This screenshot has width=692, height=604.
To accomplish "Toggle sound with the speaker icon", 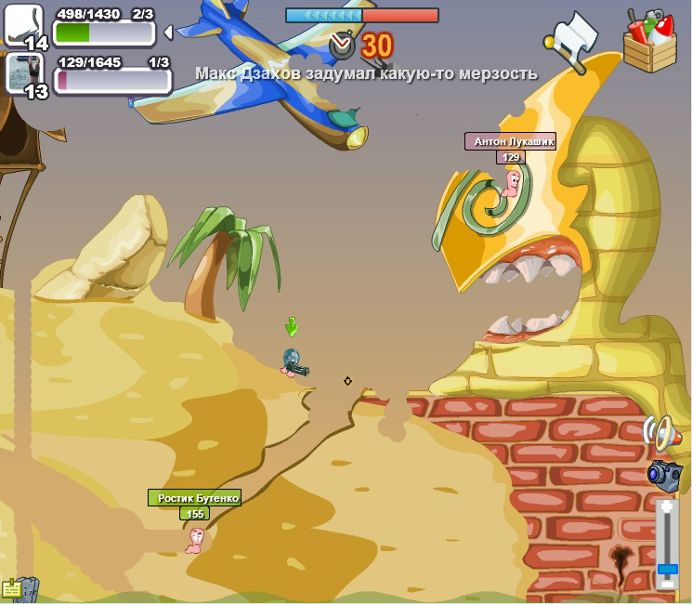I will click(661, 433).
